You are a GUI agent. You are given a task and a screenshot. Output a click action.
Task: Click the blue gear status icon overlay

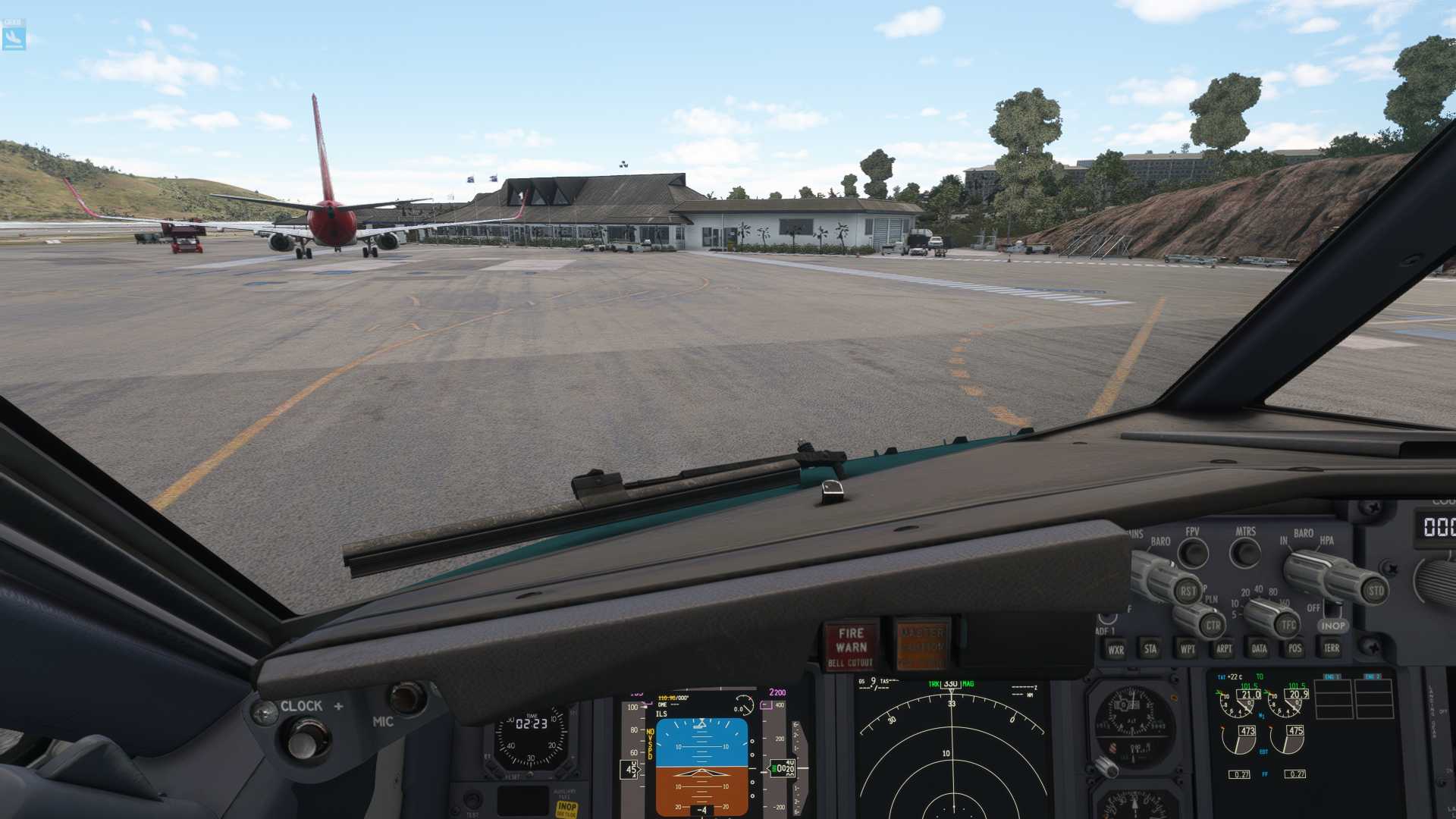(14, 35)
